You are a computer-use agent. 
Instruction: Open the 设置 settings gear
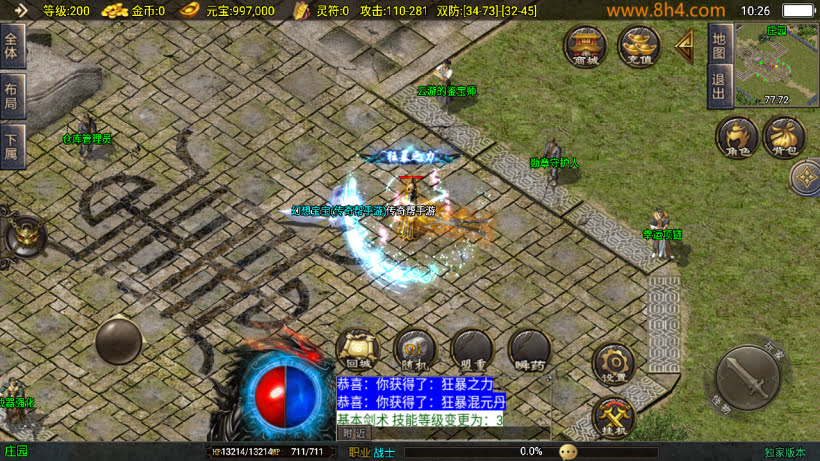click(613, 364)
